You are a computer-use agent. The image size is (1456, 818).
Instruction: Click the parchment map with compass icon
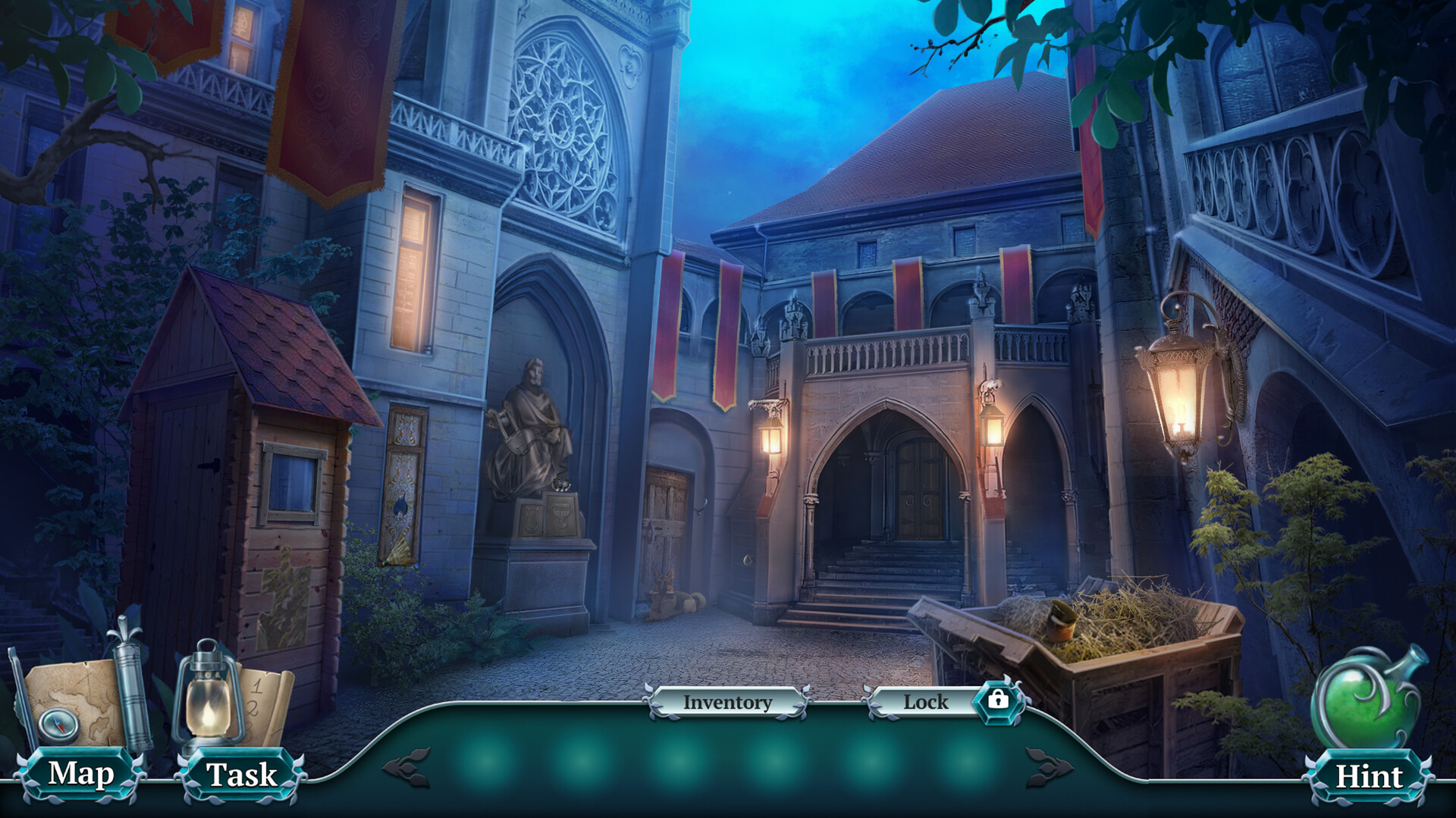74,704
